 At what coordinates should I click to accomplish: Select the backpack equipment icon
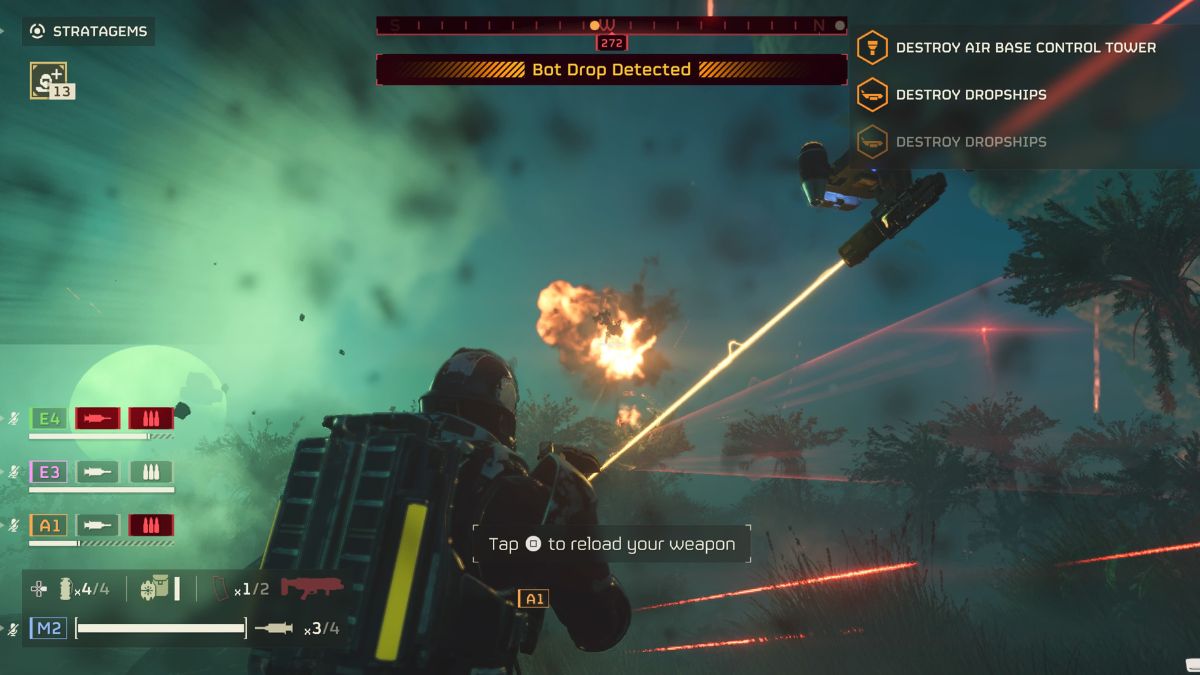tap(157, 588)
